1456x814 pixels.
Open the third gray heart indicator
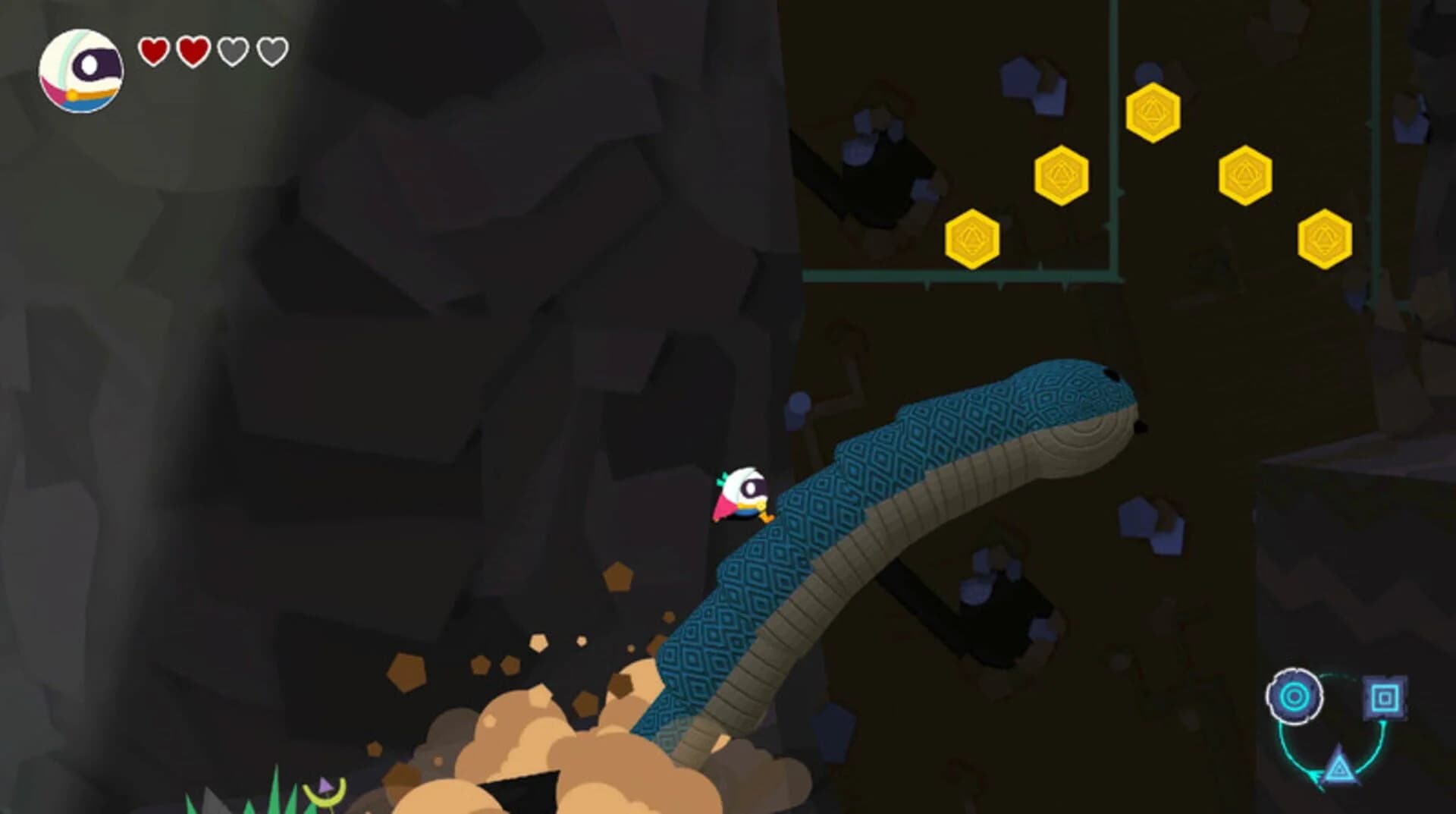232,51
